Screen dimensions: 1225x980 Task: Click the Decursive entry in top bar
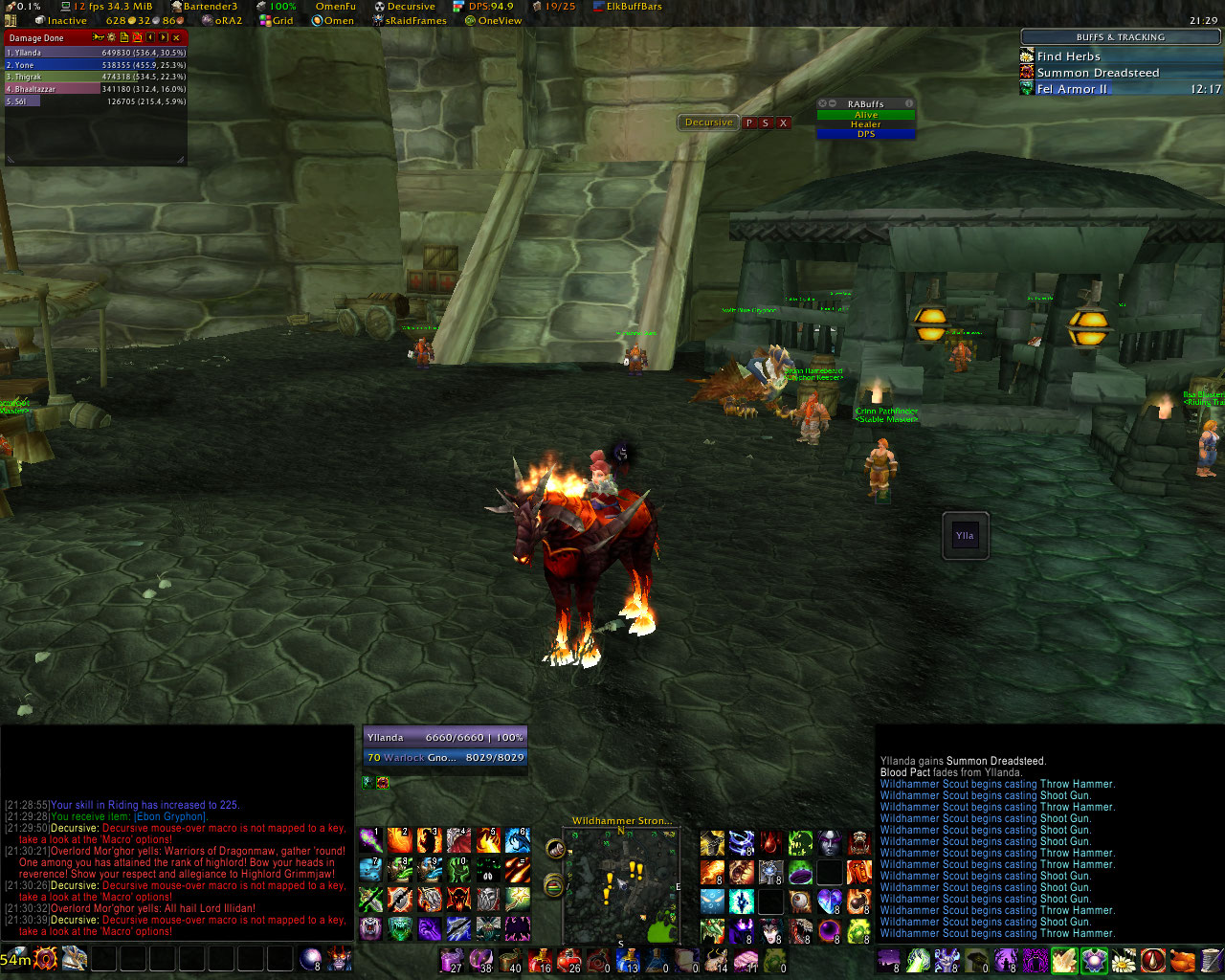(410, 7)
